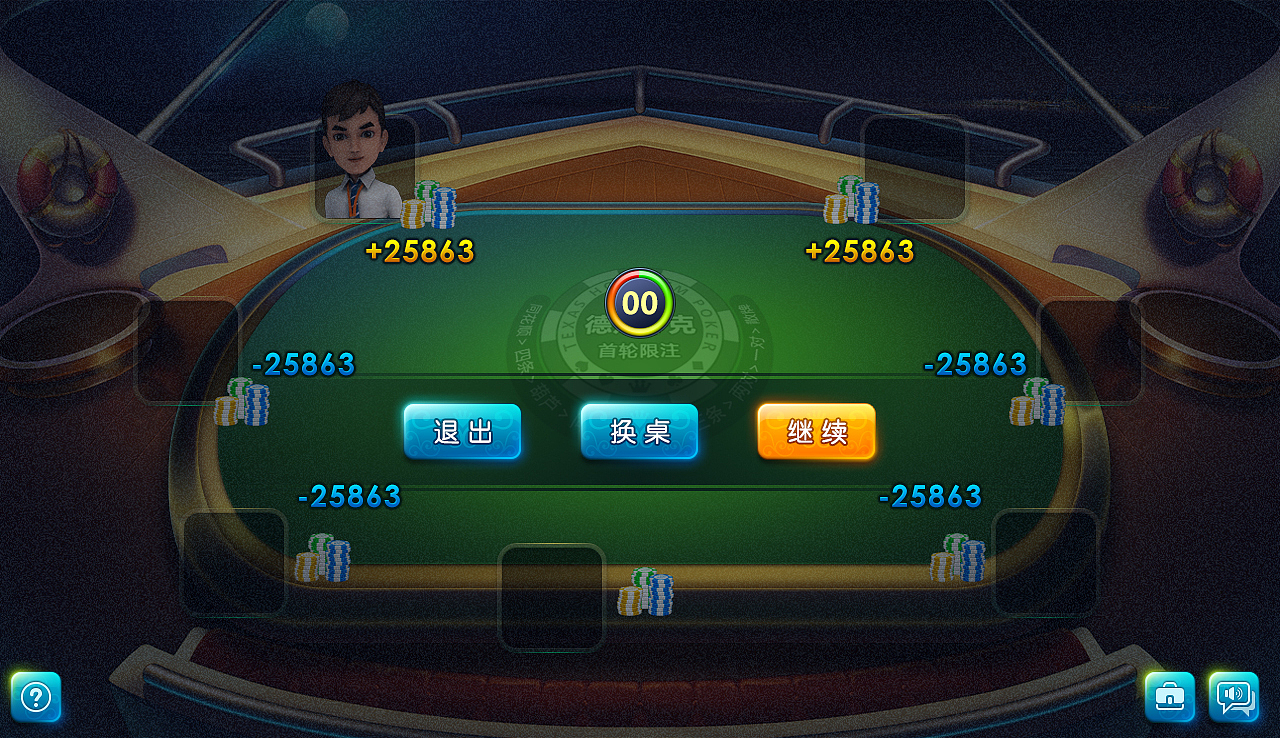Open the help panel via question mark icon
This screenshot has width=1280, height=738.
point(35,697)
